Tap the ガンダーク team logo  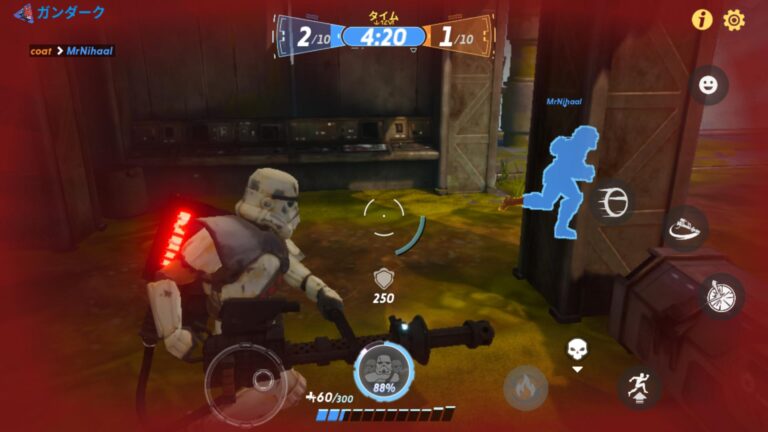tap(22, 14)
